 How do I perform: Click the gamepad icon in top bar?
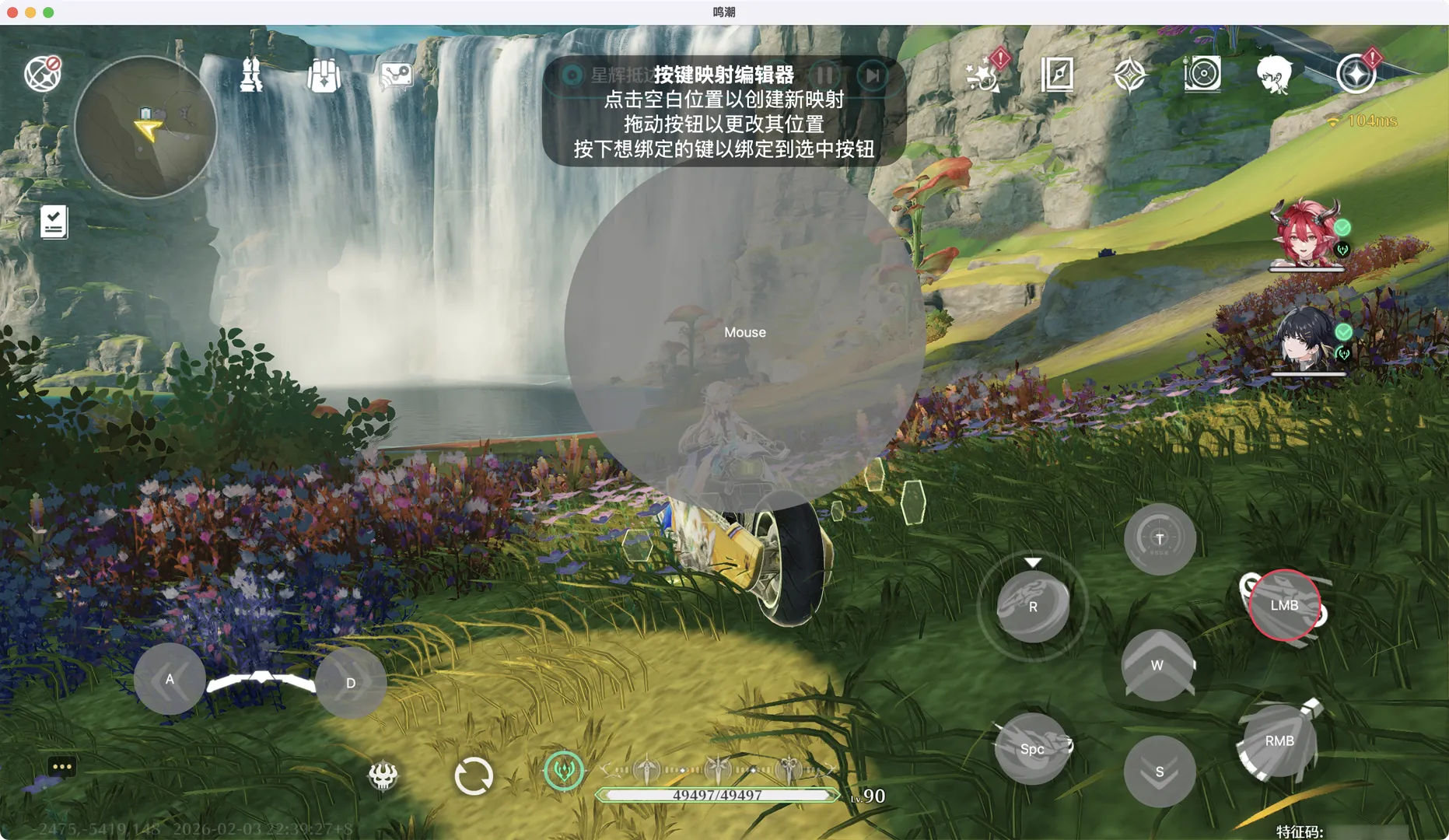pos(396,75)
